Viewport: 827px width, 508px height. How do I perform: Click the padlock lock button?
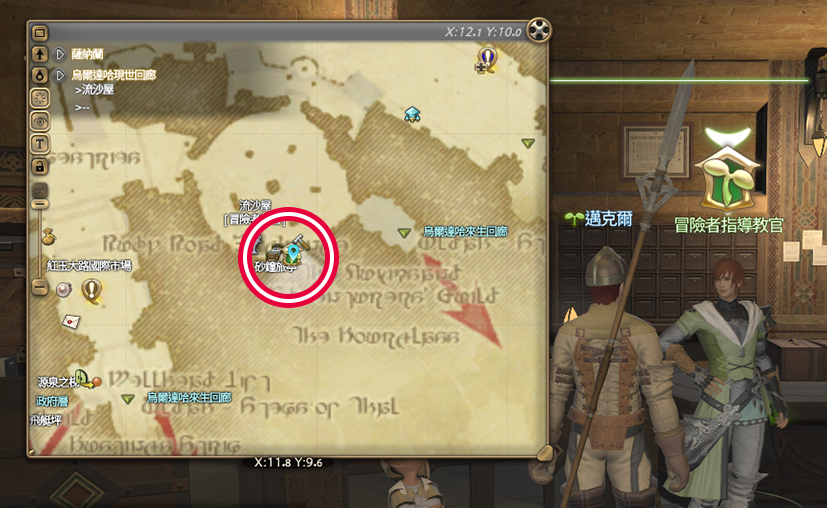tap(41, 166)
